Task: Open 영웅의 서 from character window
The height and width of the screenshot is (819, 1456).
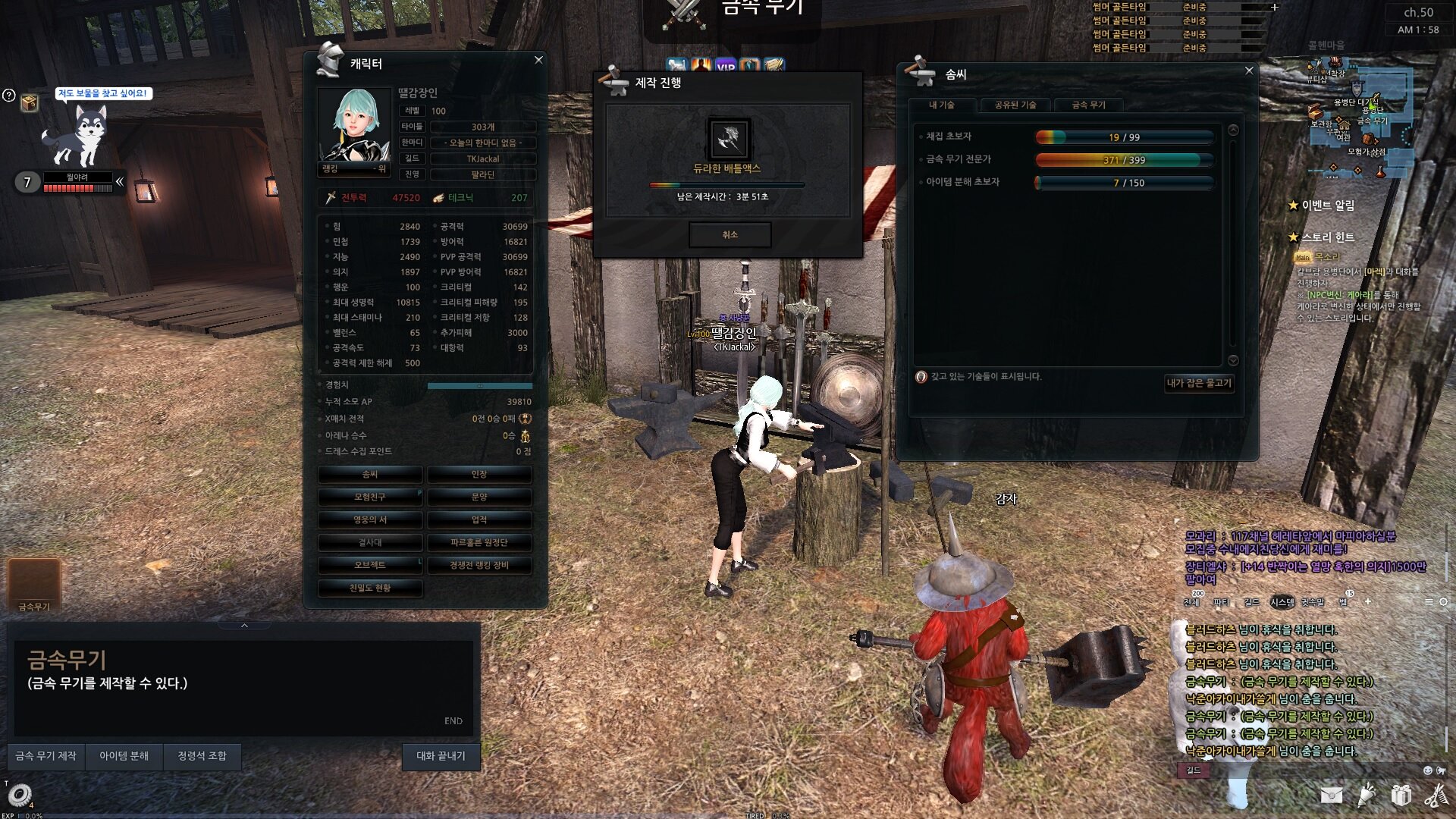Action: [370, 520]
